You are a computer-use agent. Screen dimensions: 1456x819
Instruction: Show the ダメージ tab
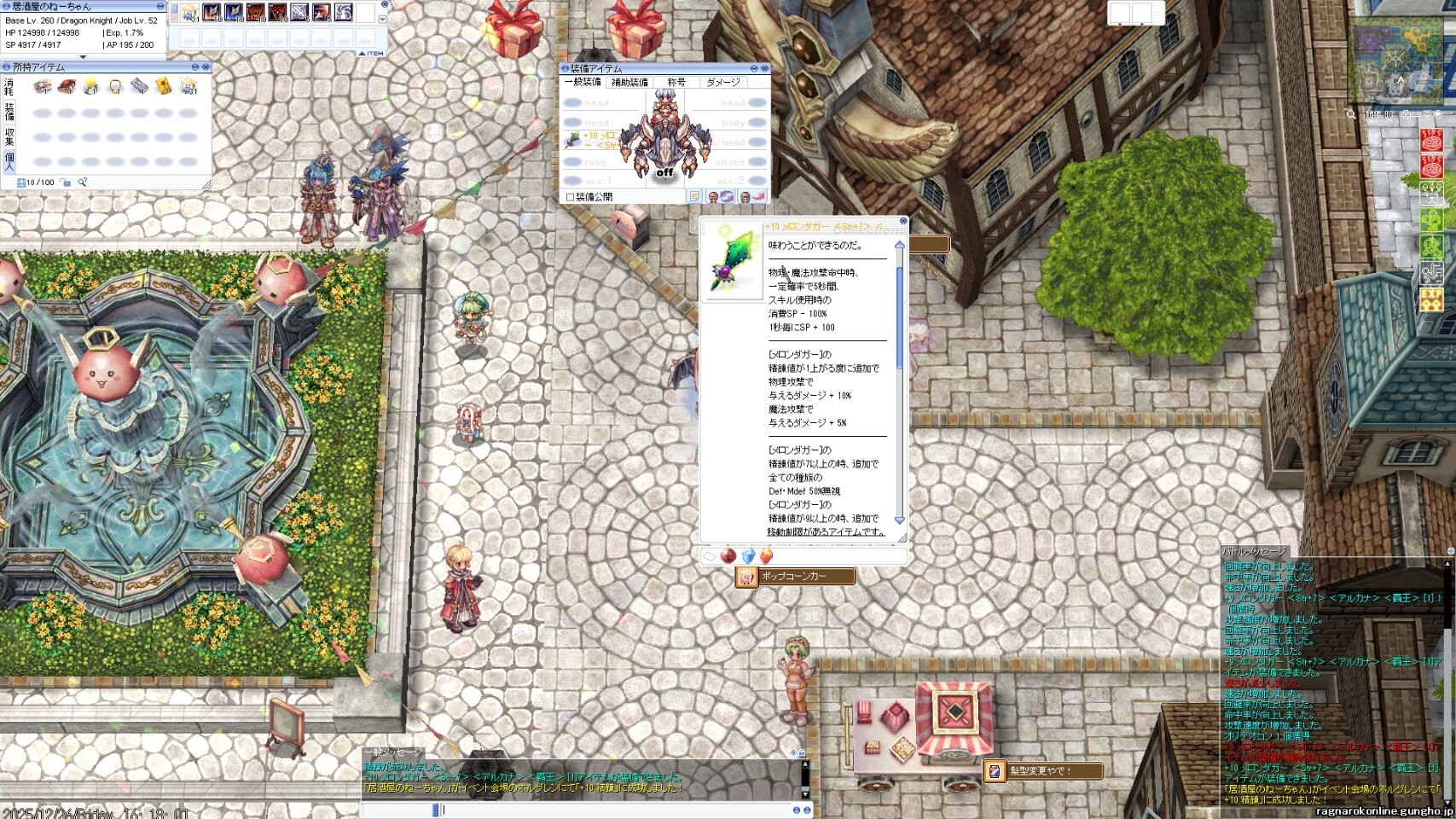point(723,83)
